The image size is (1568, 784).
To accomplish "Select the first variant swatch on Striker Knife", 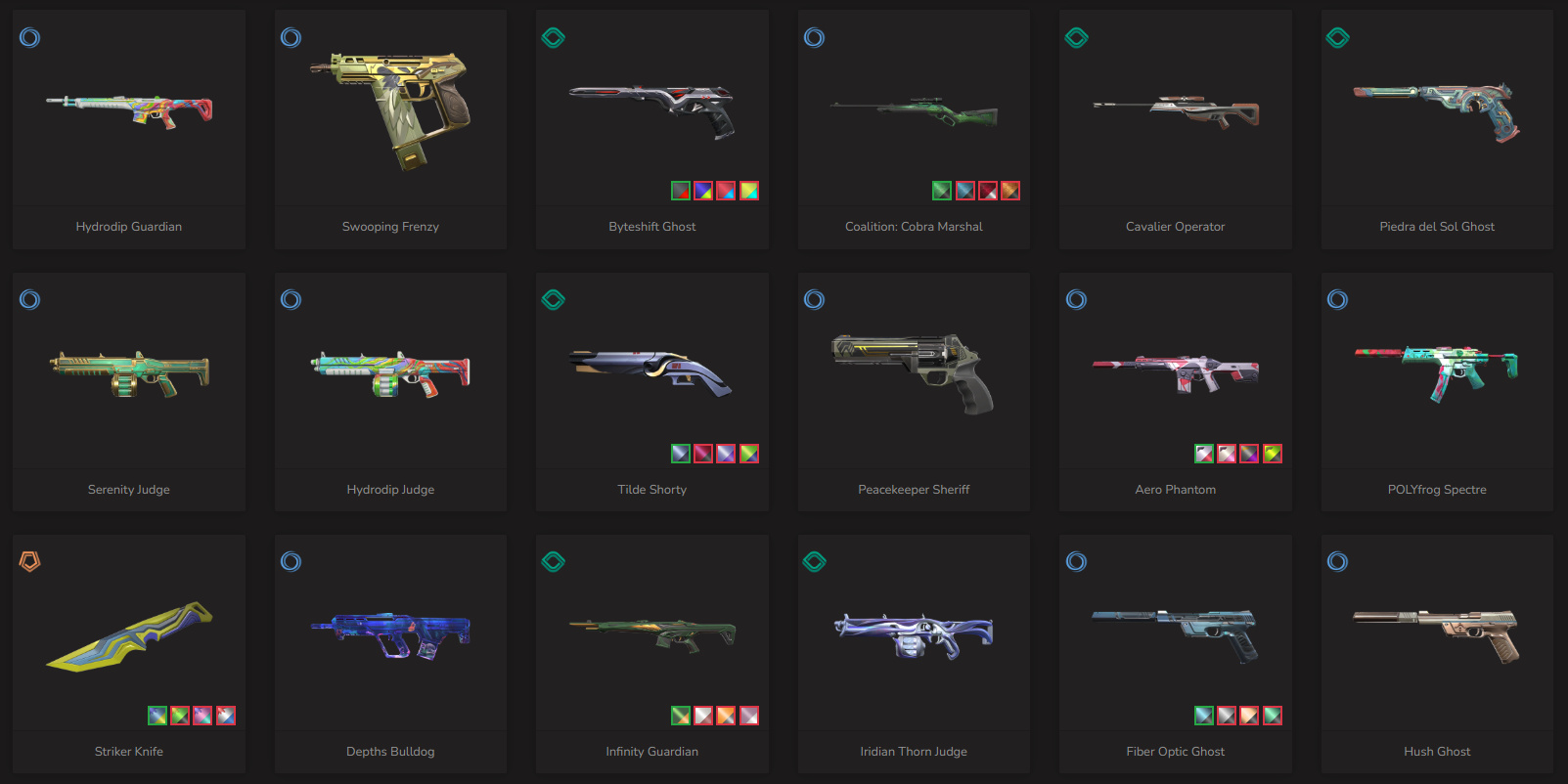I will (157, 716).
